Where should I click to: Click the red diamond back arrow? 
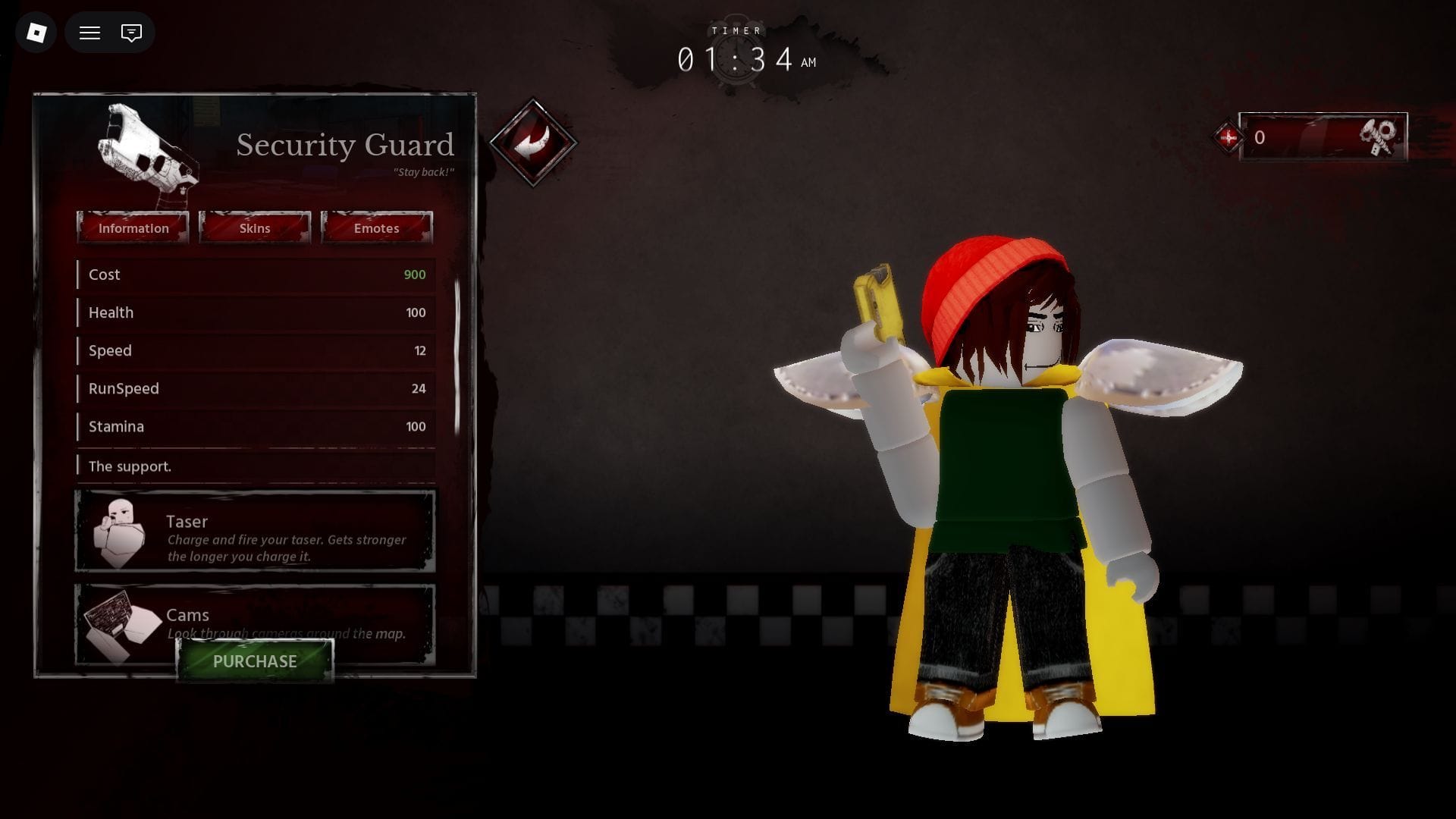tap(533, 142)
